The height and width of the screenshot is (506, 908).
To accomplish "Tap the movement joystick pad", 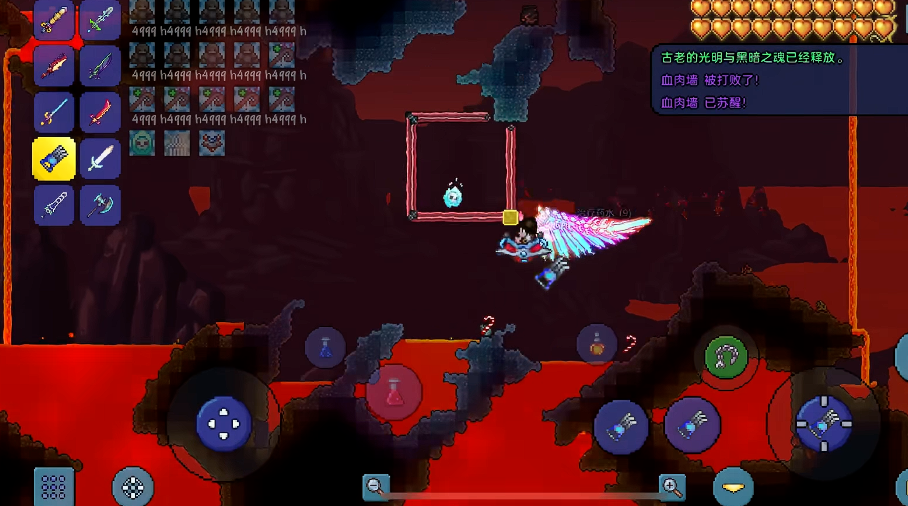I will (x=223, y=423).
